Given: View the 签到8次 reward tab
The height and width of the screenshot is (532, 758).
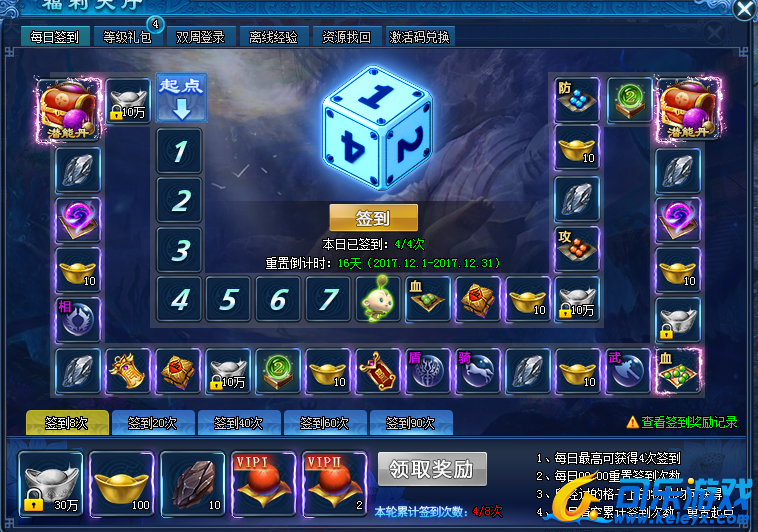Looking at the screenshot, I should (67, 423).
